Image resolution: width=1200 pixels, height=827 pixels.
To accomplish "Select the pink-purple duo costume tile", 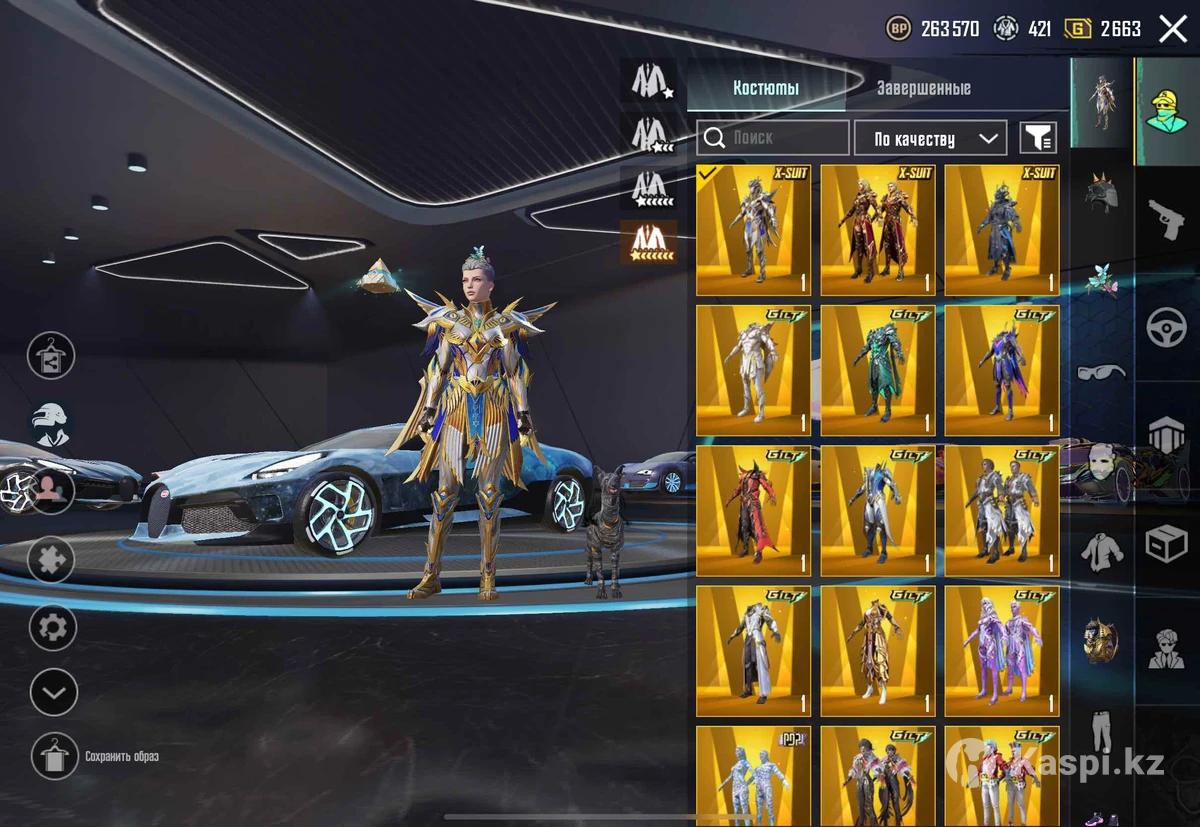I will point(1001,650).
